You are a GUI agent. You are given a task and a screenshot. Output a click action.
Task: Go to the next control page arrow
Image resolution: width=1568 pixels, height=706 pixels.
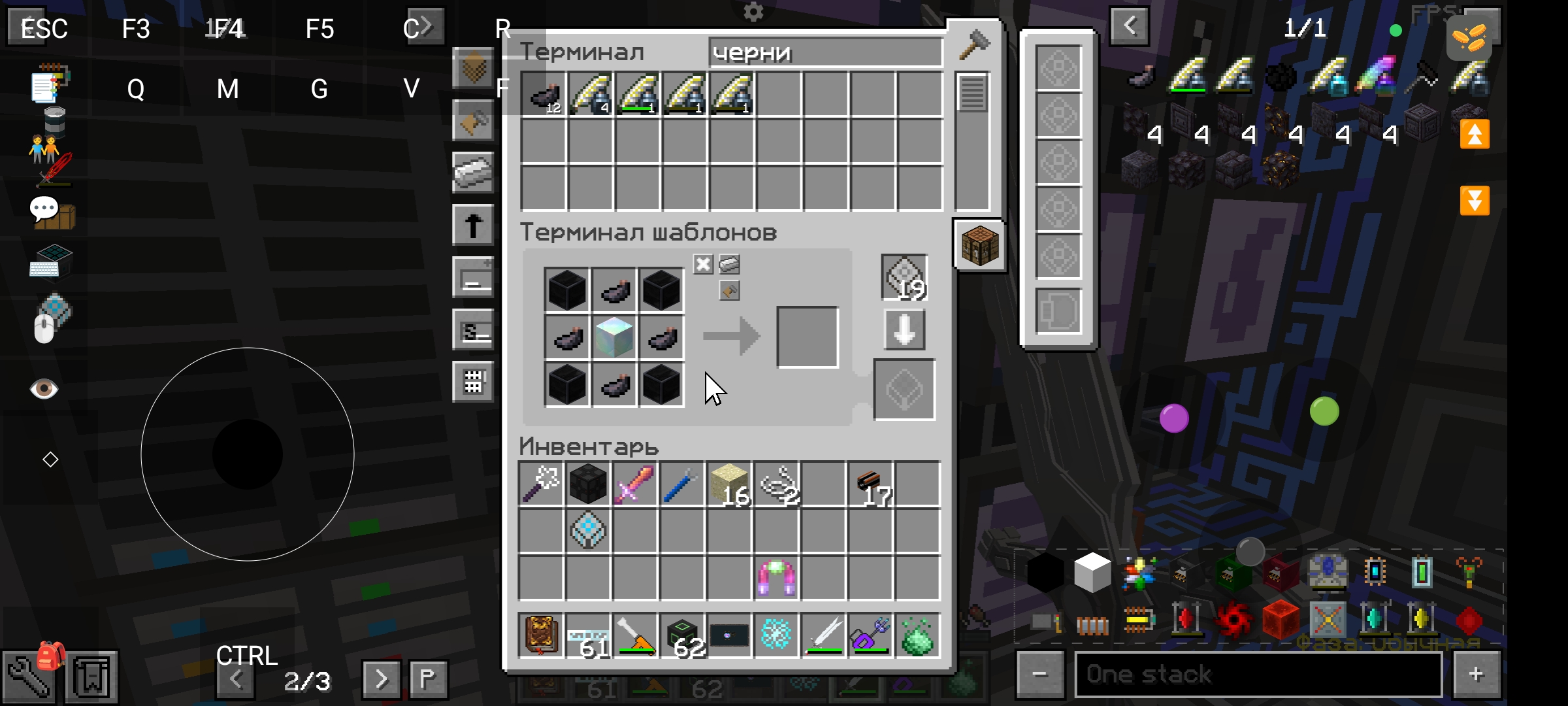[x=381, y=679]
